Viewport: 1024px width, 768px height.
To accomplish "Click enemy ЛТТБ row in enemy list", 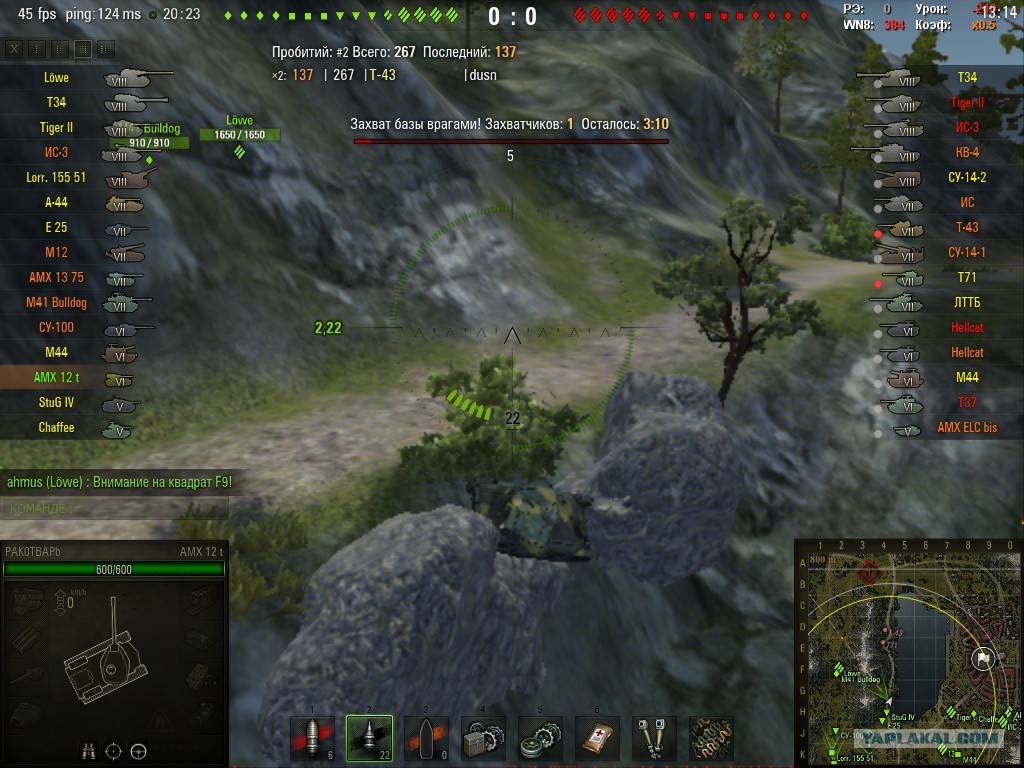I will [x=967, y=302].
